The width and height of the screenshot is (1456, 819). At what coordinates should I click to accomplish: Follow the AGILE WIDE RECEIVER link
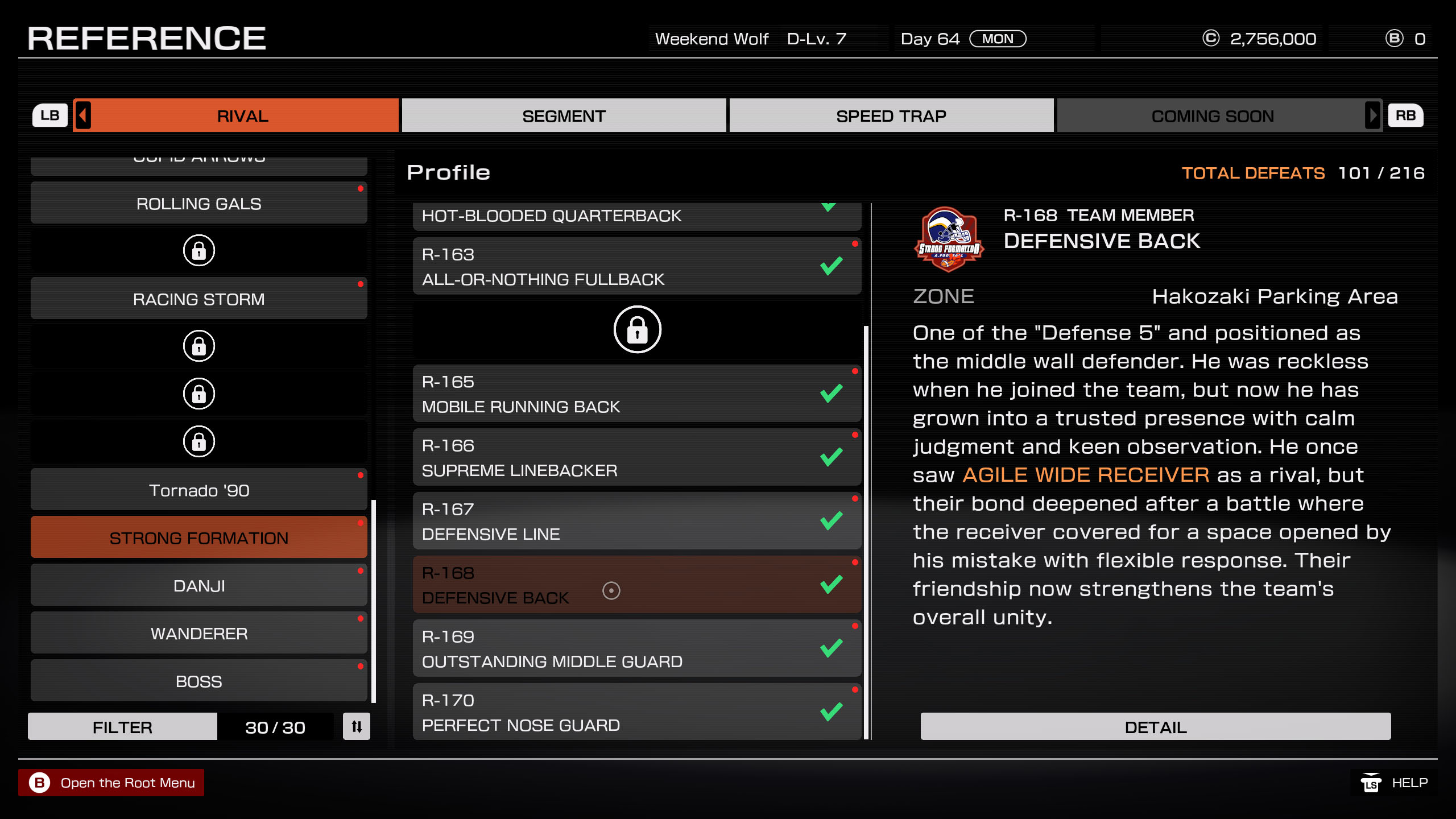click(x=1085, y=475)
